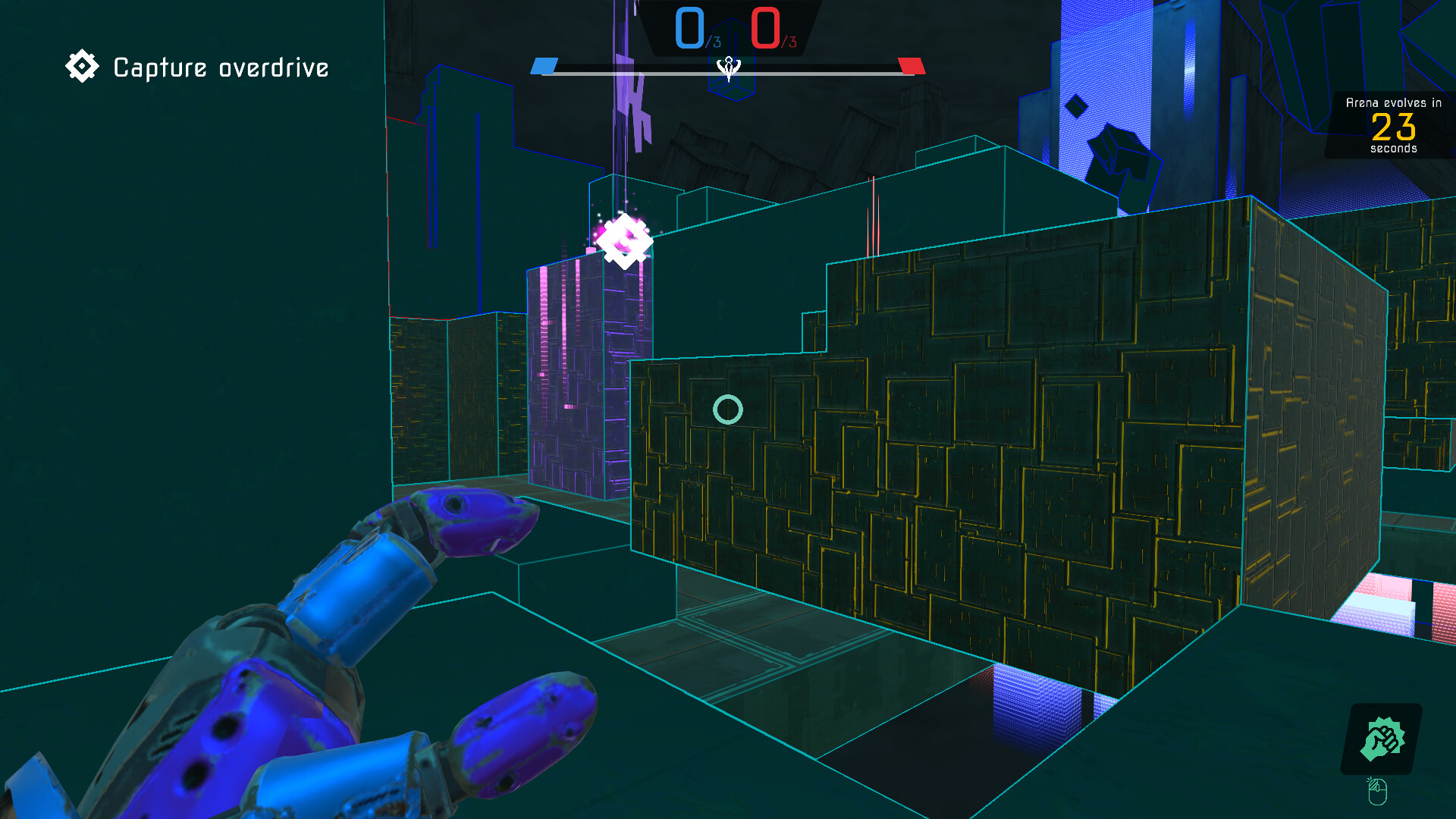Expand the Capture overdrive objective text

pos(219,67)
